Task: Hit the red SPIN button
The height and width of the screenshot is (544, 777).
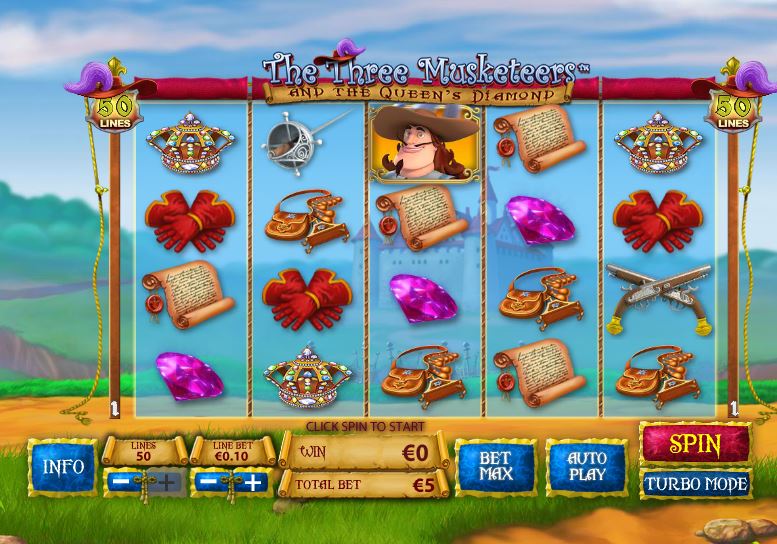Action: [x=695, y=443]
